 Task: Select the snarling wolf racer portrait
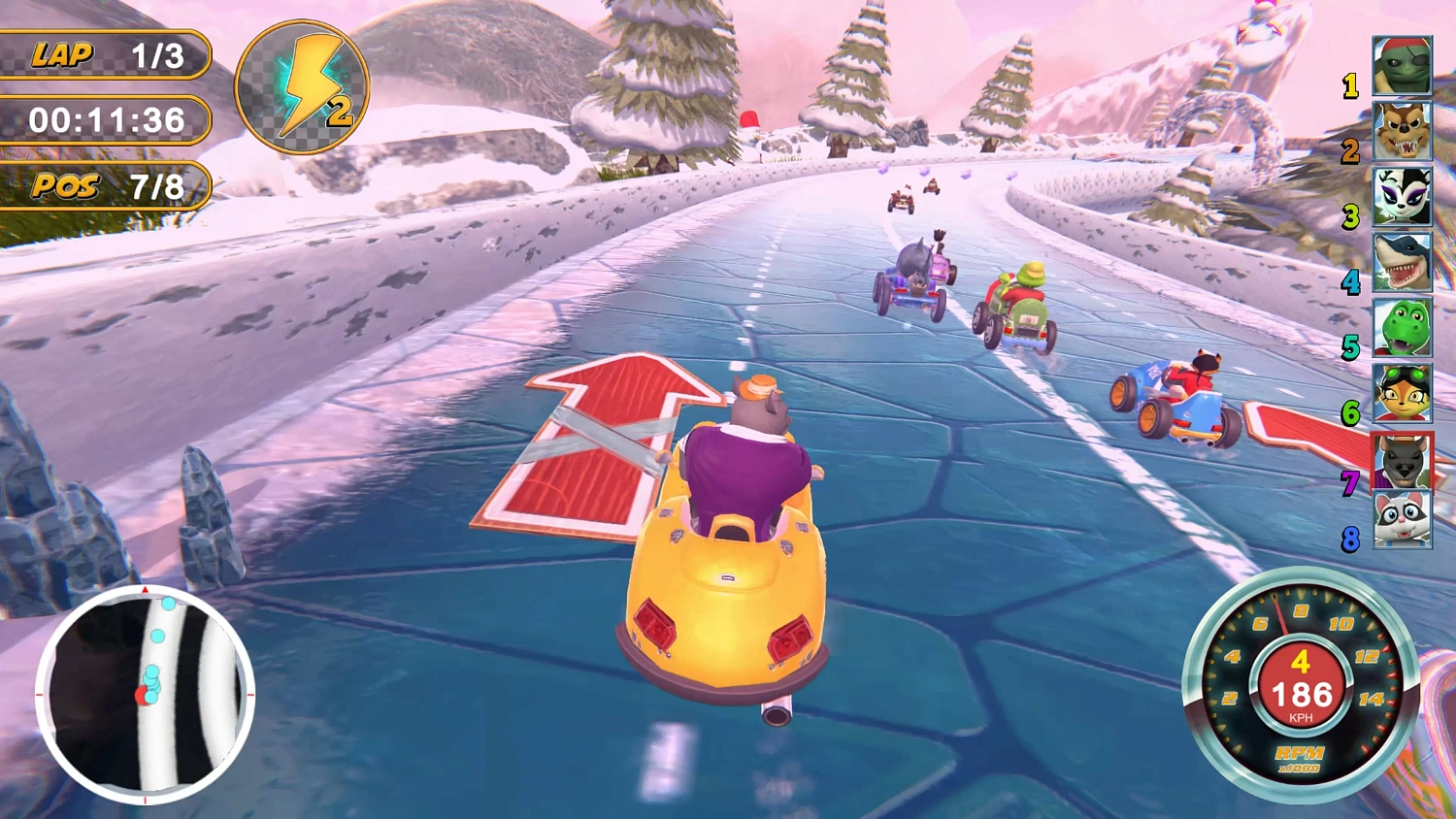[x=1401, y=131]
